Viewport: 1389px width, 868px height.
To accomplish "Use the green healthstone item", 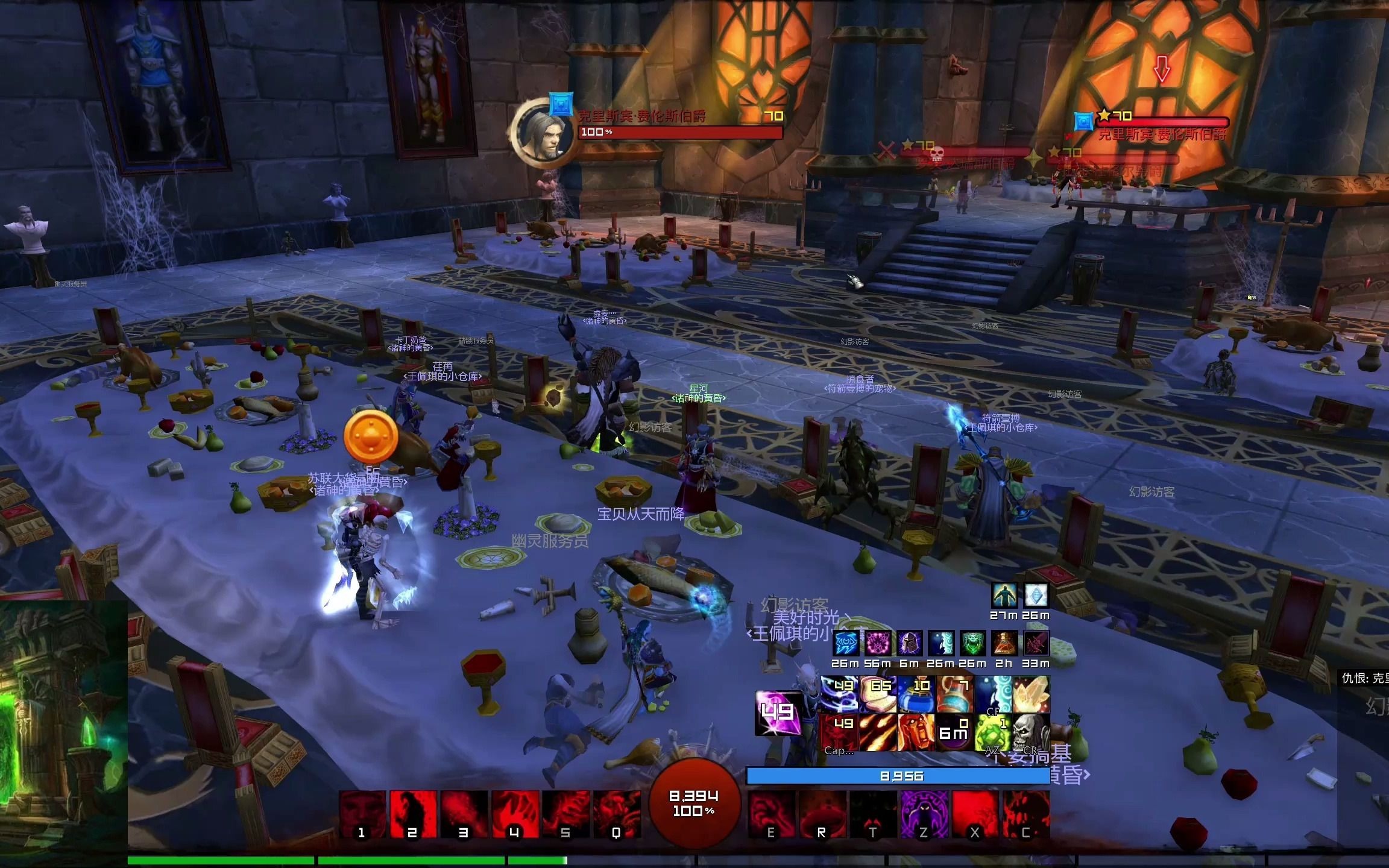I will 992,732.
